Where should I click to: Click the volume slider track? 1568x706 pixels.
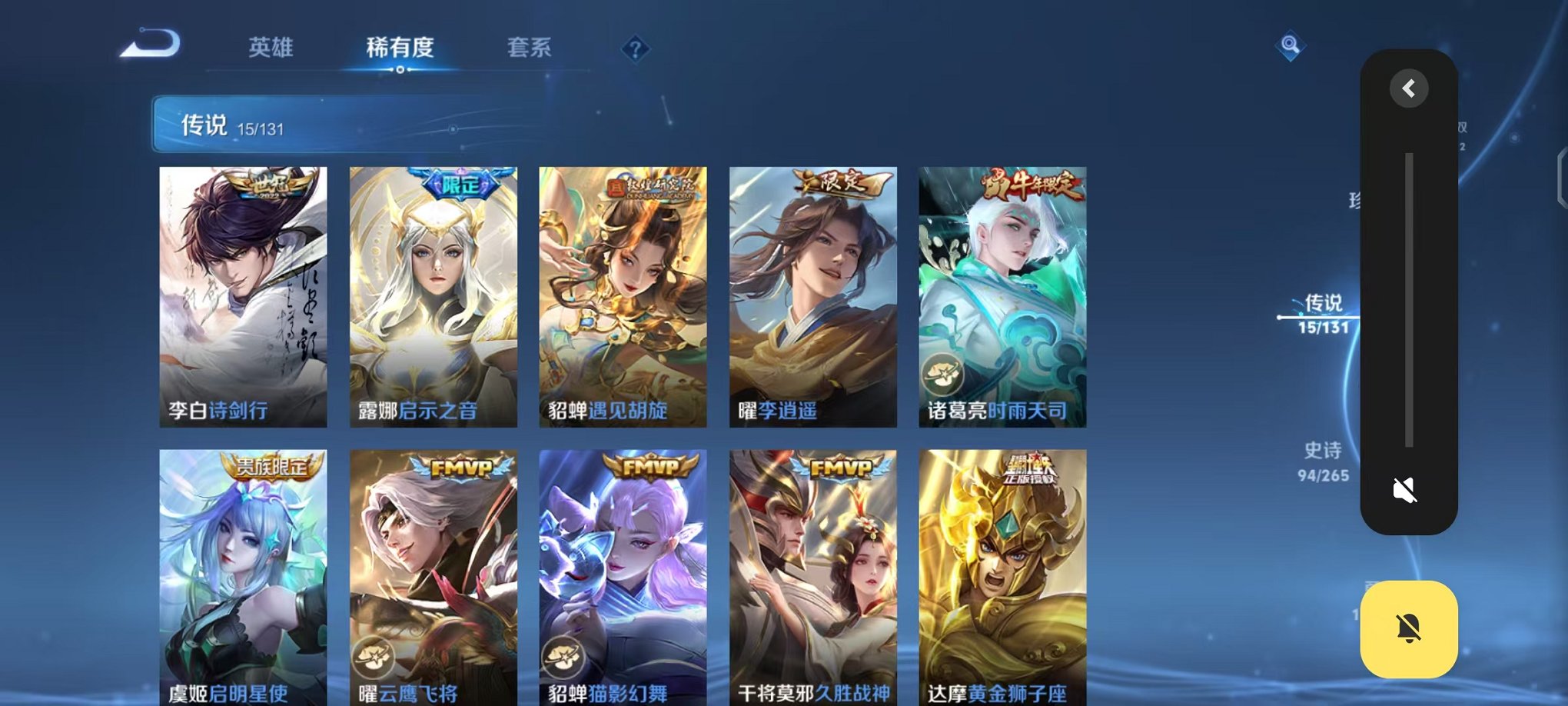click(x=1407, y=300)
